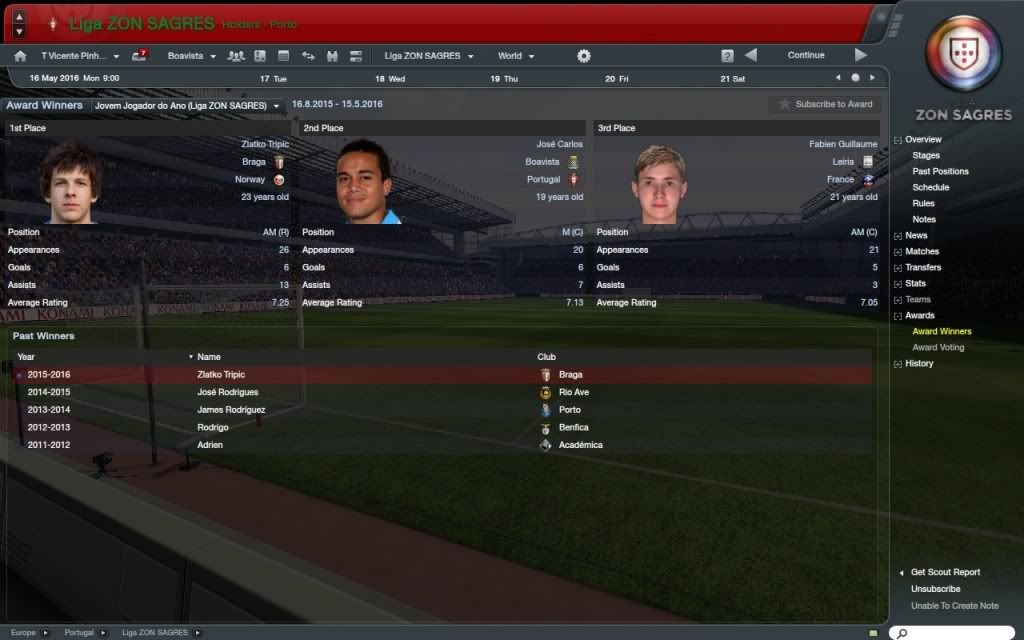The image size is (1024, 640).
Task: Go to Past Positions
Action: click(940, 172)
